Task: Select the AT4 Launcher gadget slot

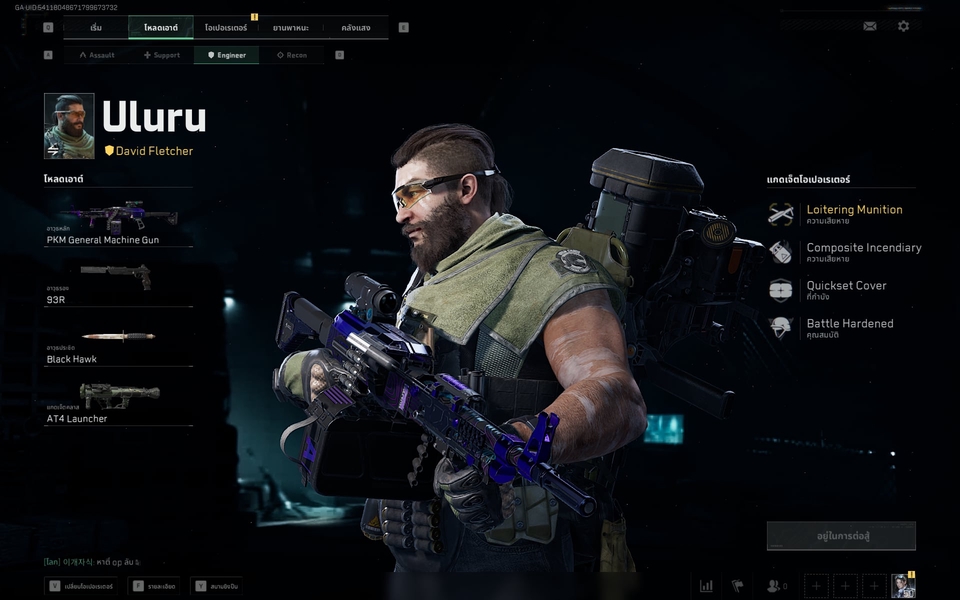Action: [x=118, y=403]
